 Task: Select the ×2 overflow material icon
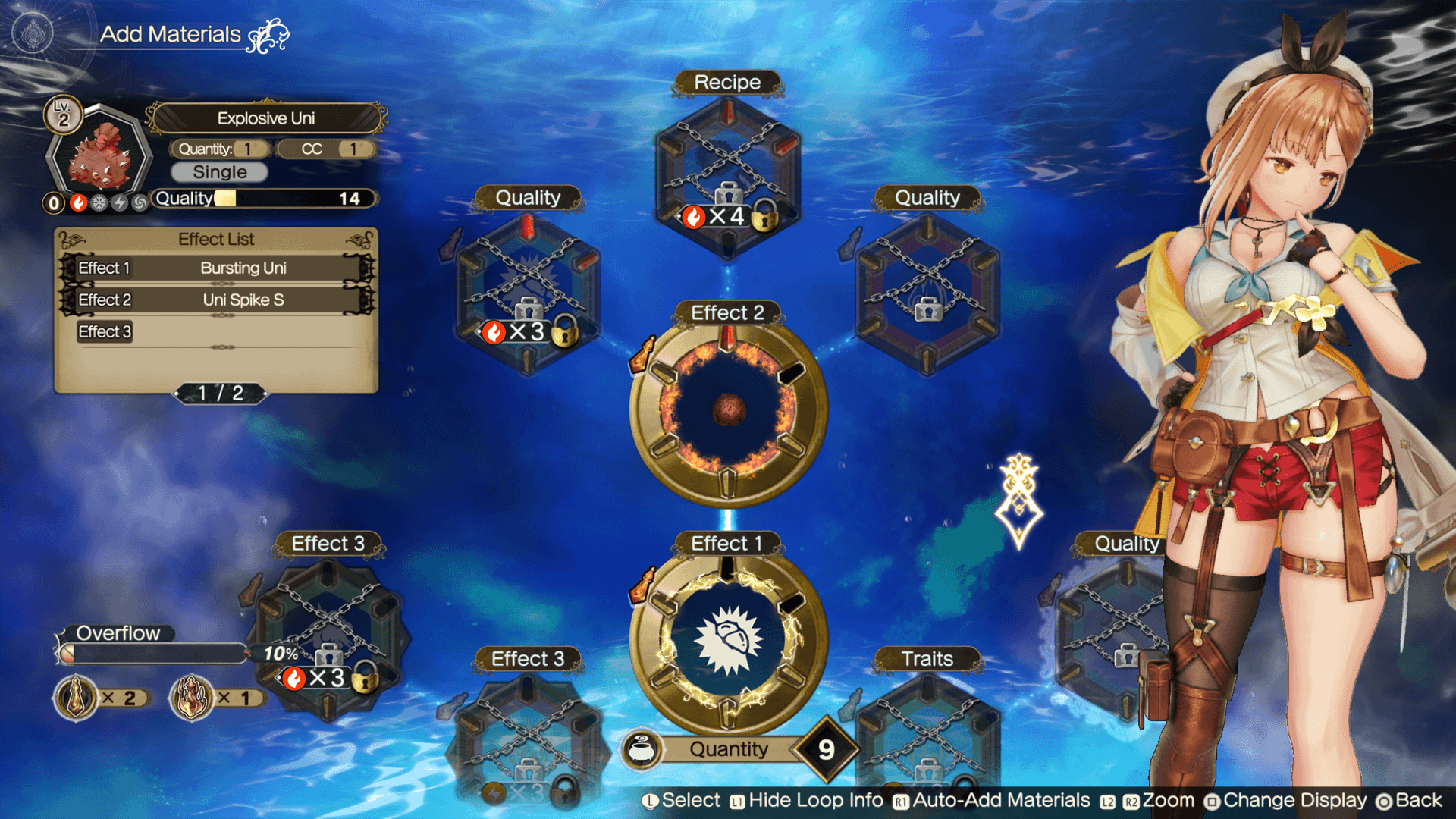point(76,698)
